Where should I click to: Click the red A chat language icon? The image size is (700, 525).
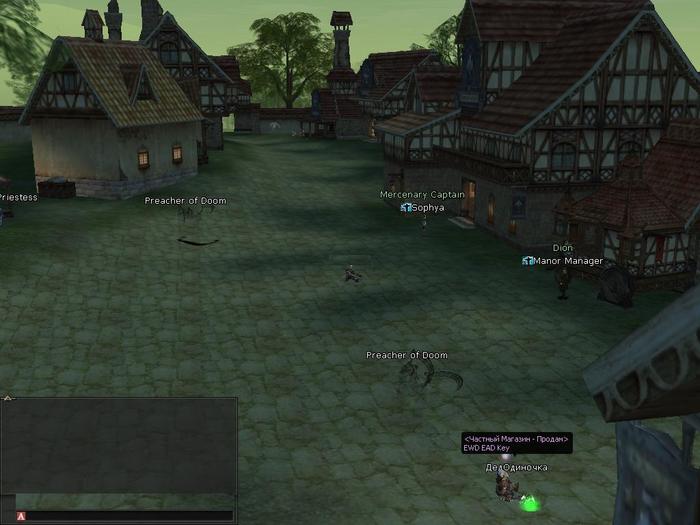(21, 516)
